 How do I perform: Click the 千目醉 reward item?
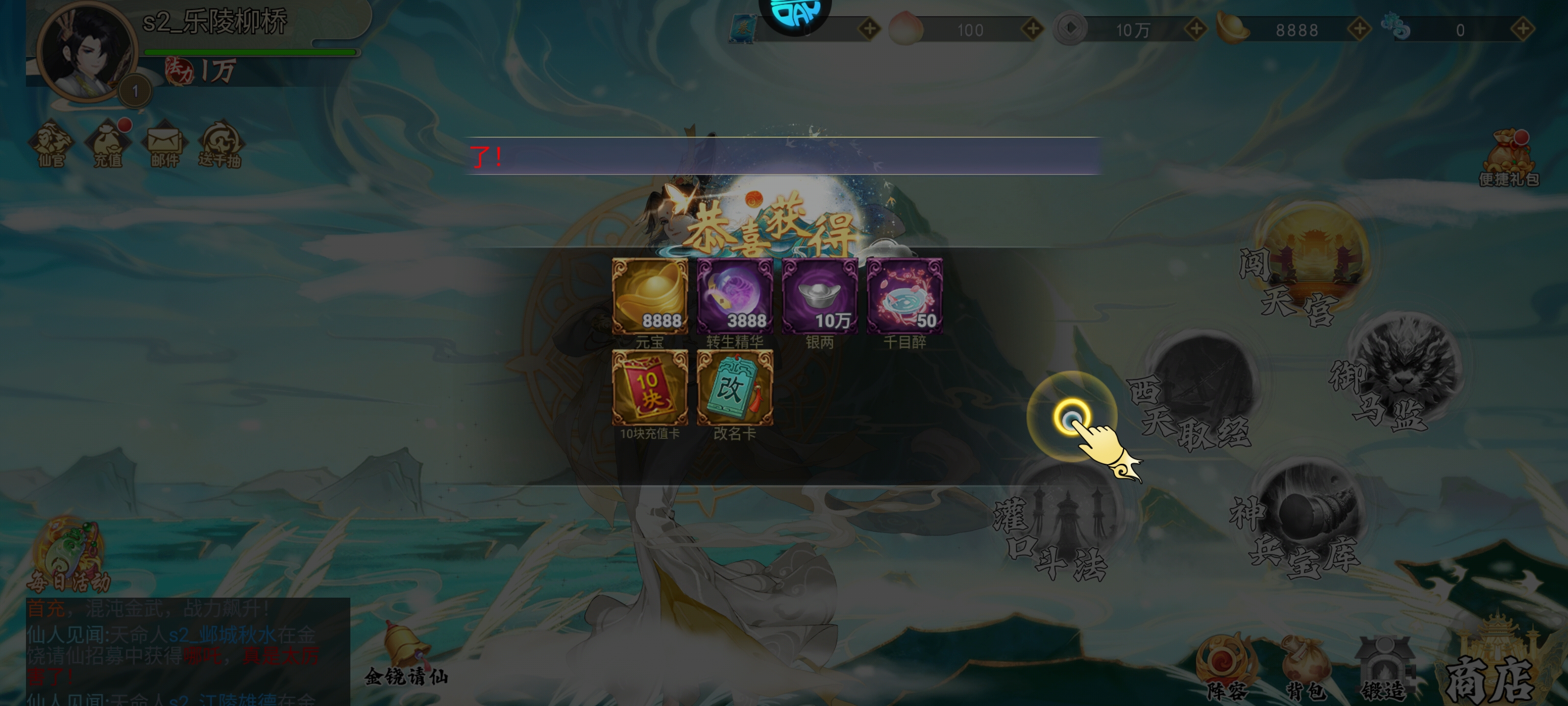pyautogui.click(x=905, y=296)
